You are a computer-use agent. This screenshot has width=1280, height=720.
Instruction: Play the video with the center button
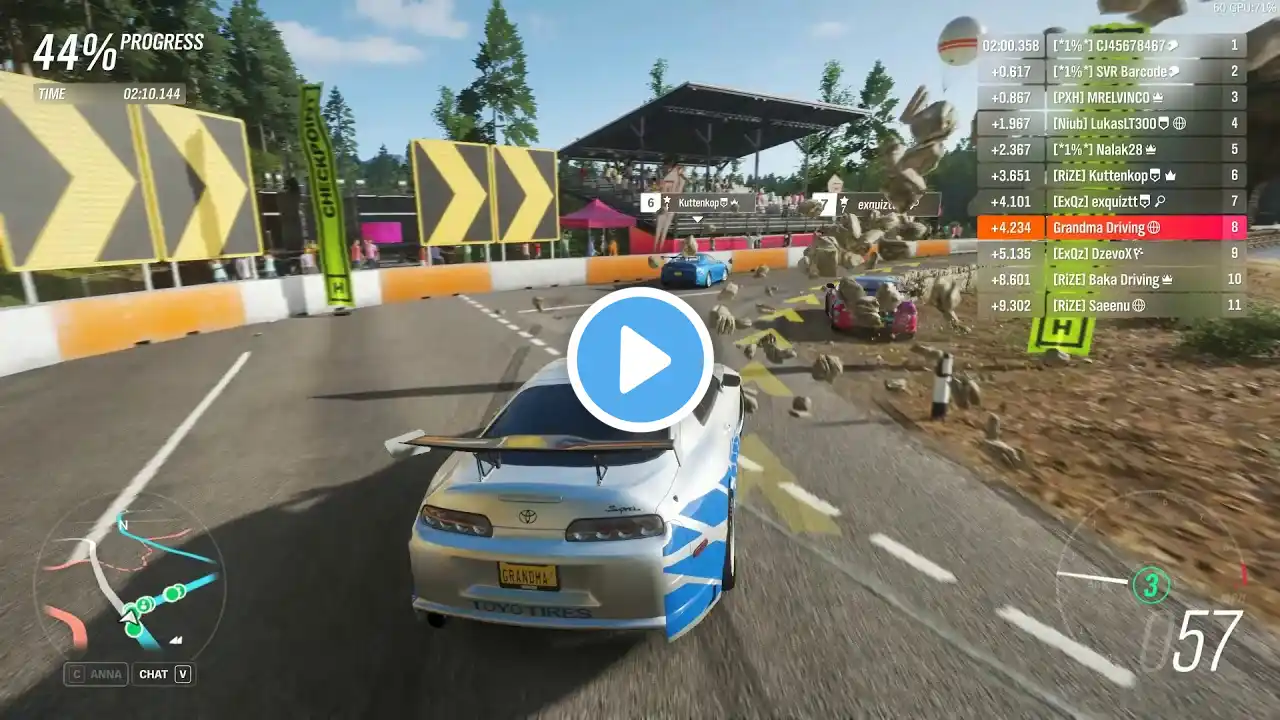(640, 360)
